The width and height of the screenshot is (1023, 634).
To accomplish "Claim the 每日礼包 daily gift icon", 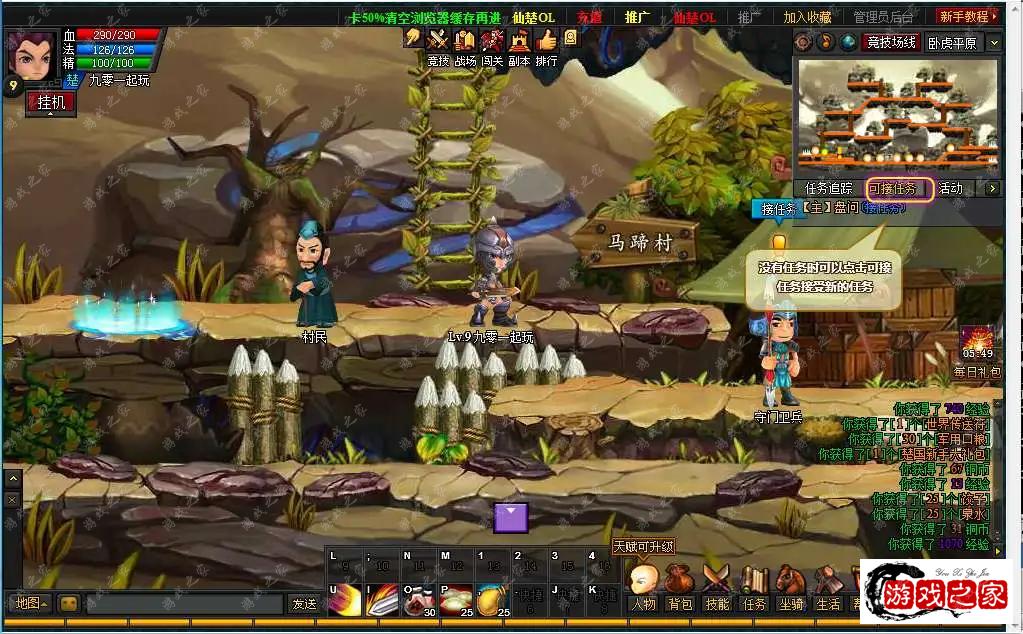I will point(976,343).
